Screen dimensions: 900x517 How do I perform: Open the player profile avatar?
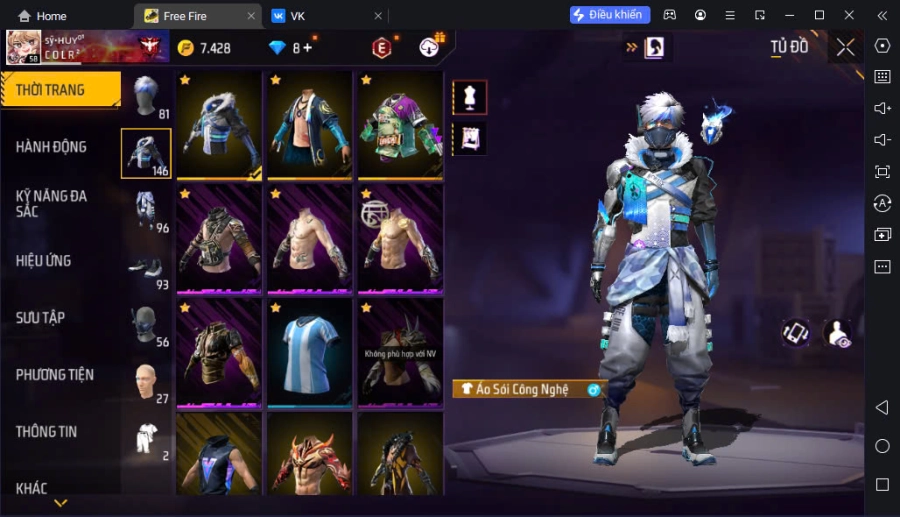24,47
